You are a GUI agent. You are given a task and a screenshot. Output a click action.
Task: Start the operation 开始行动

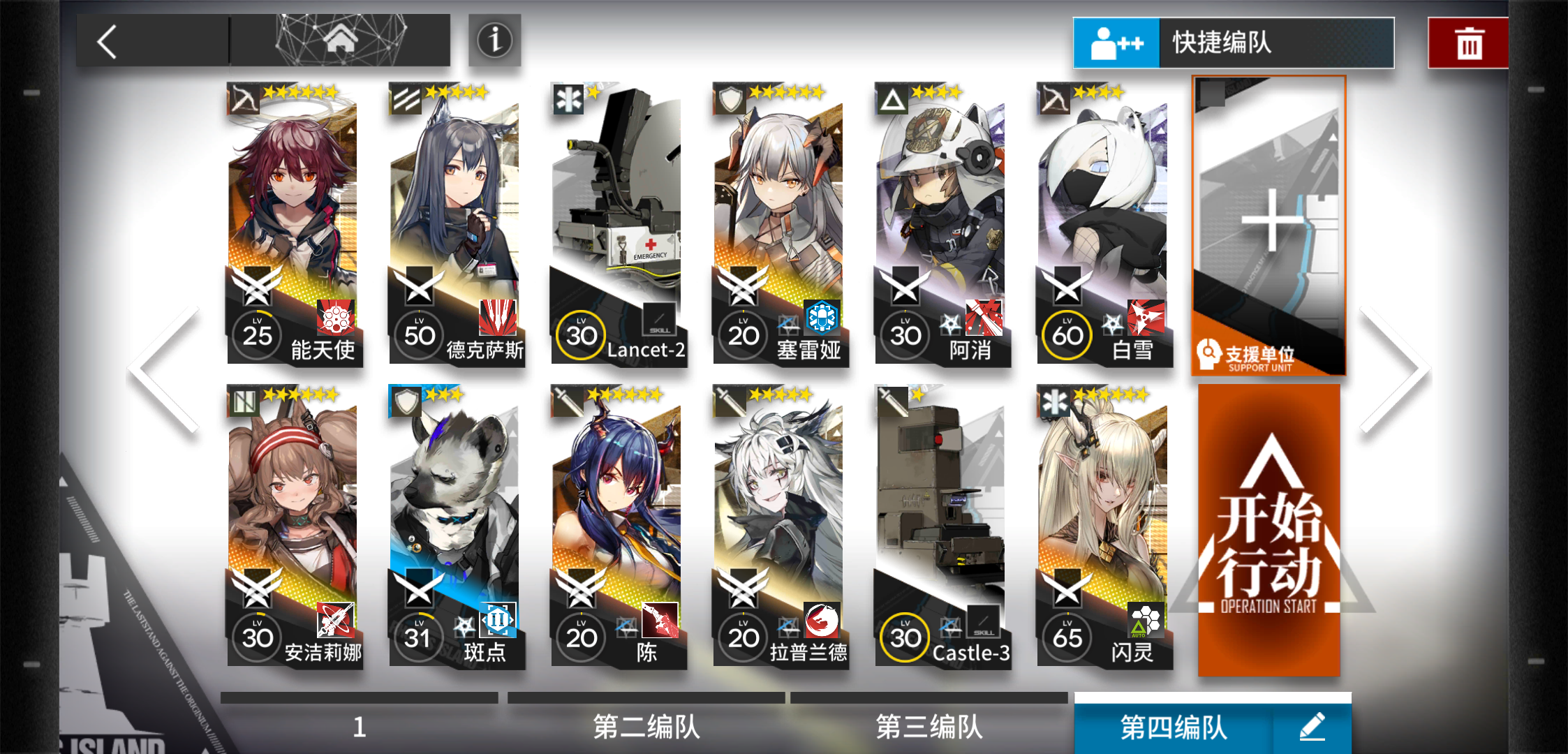[1269, 531]
